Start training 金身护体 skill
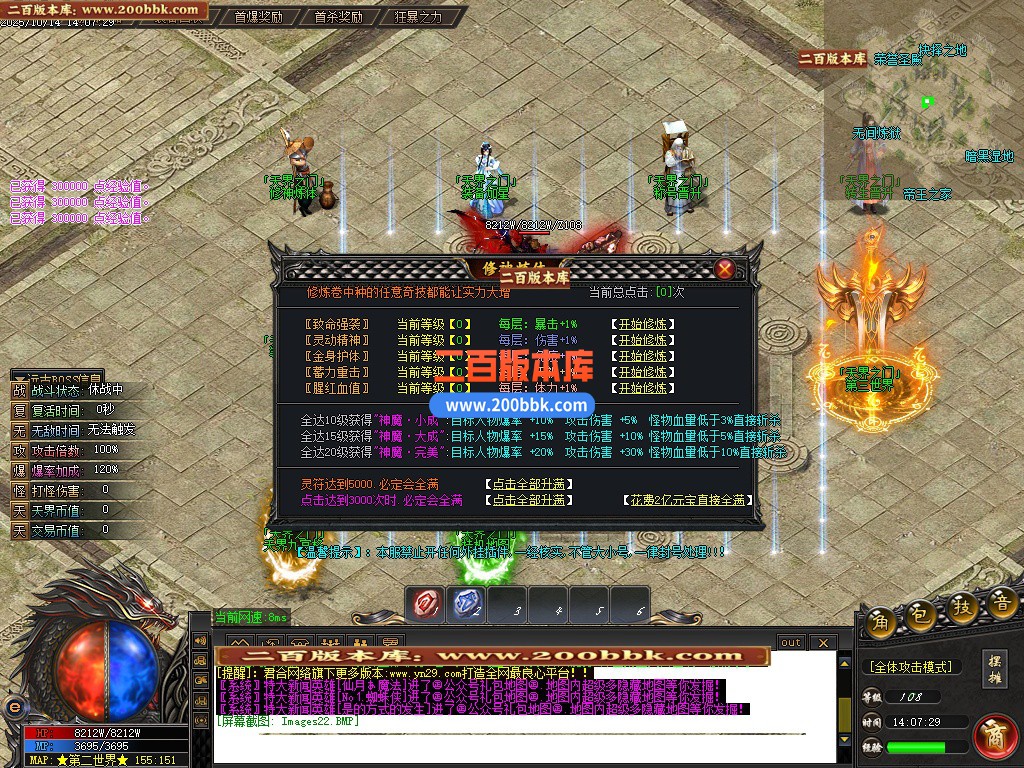 click(641, 356)
